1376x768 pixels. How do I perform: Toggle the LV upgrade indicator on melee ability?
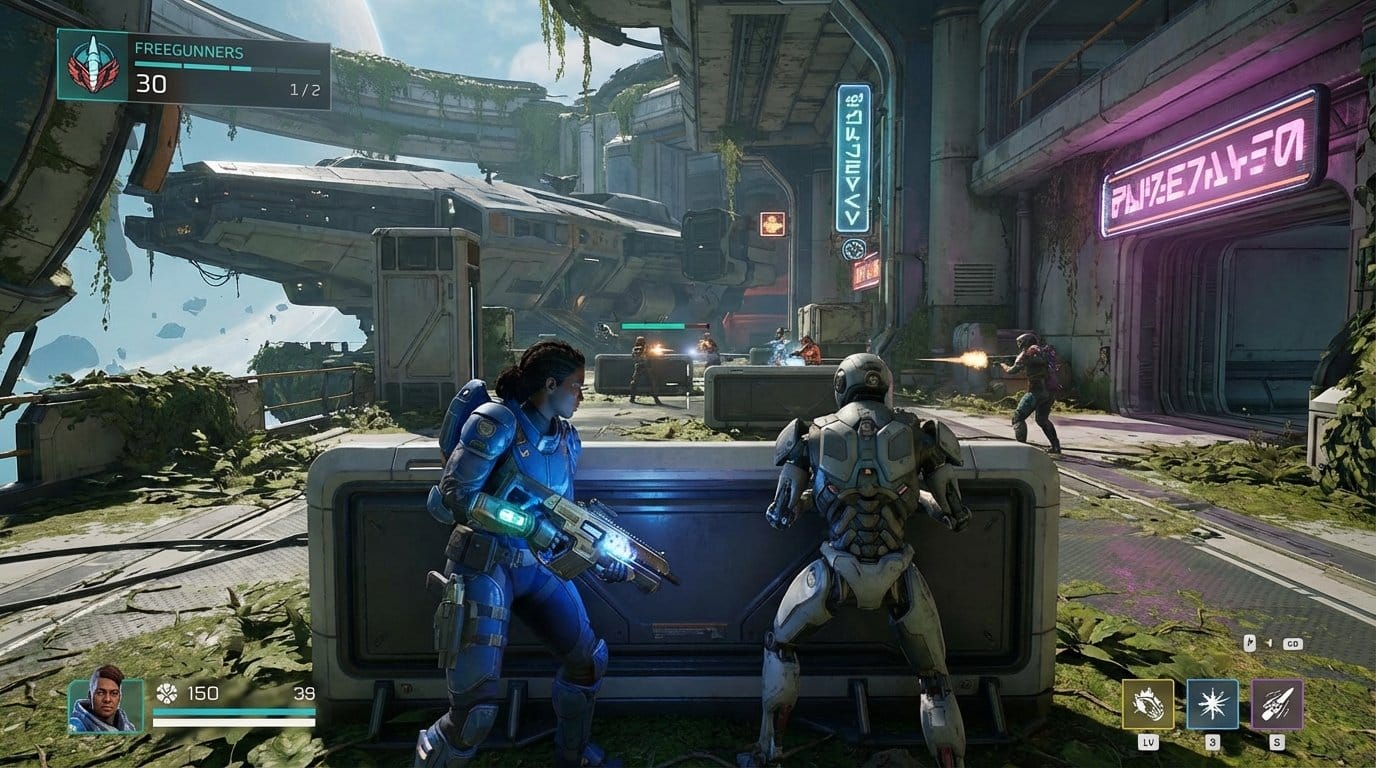(x=1150, y=742)
